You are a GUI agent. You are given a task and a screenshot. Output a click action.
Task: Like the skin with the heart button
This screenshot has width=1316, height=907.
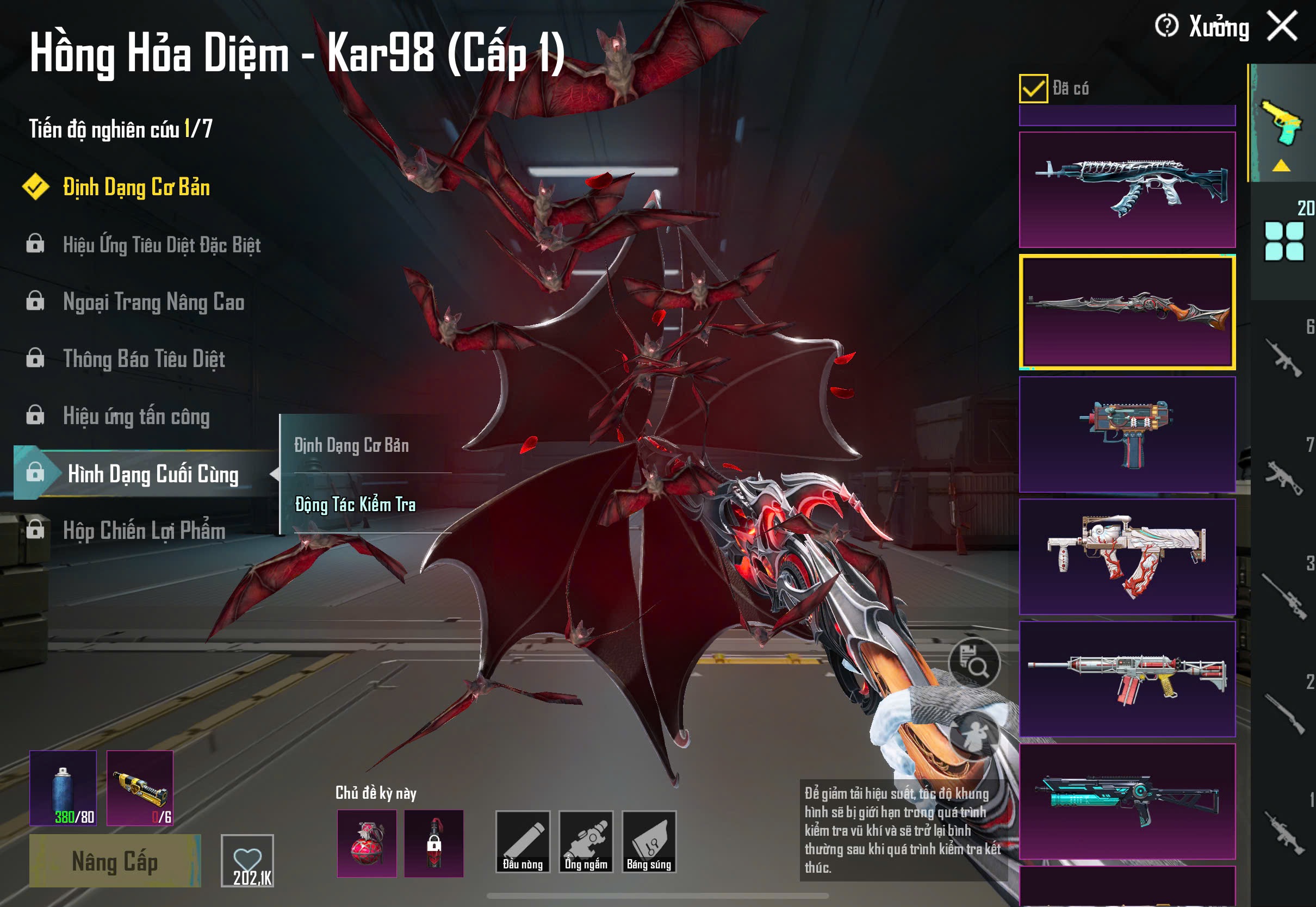[x=247, y=860]
